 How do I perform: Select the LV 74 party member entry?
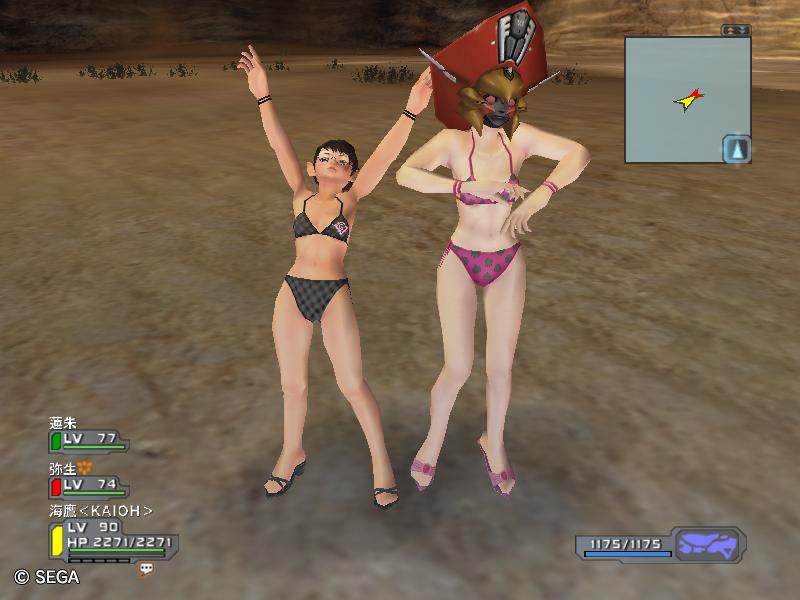point(89,485)
